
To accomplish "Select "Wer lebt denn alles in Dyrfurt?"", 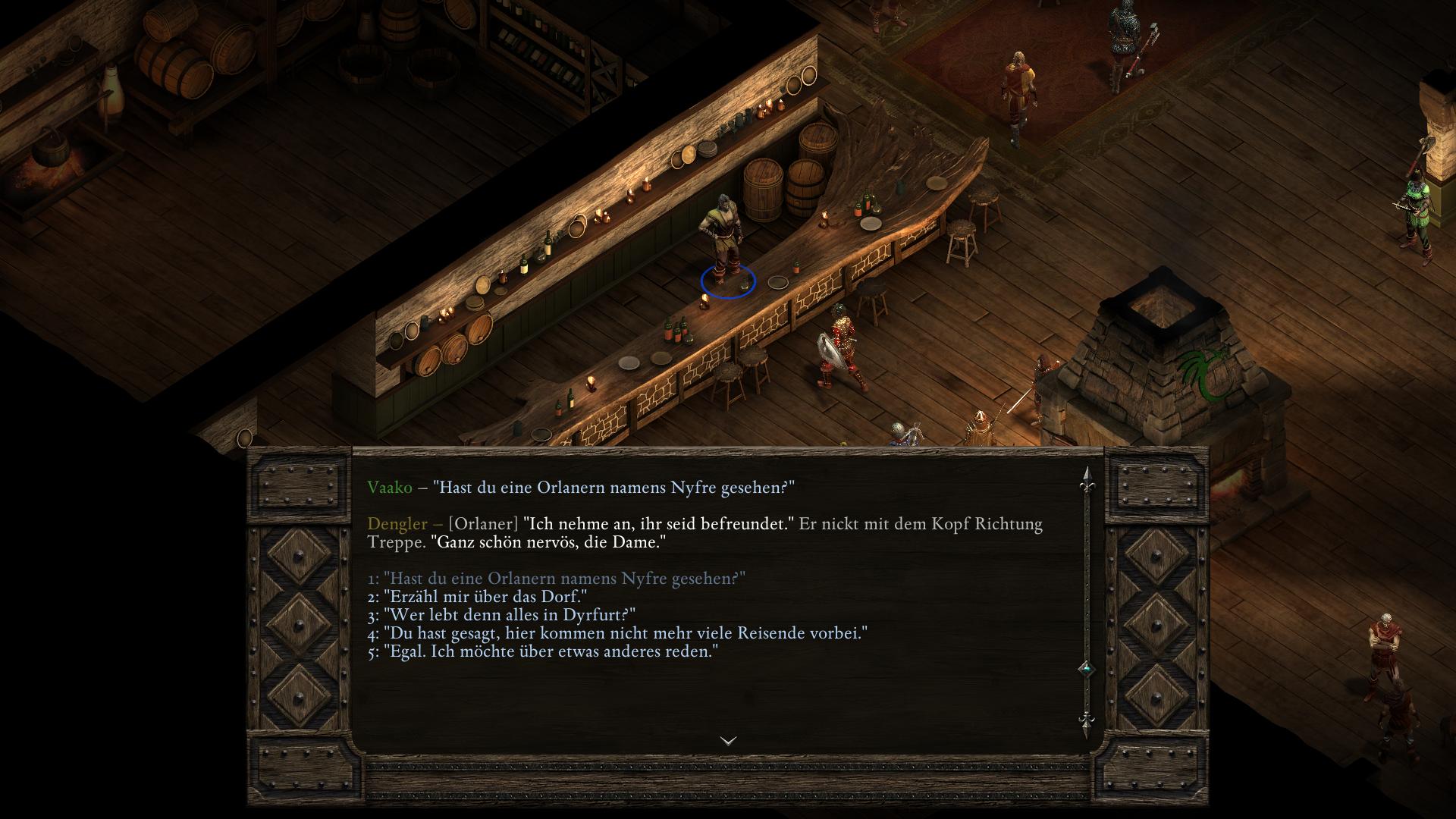I will [502, 615].
